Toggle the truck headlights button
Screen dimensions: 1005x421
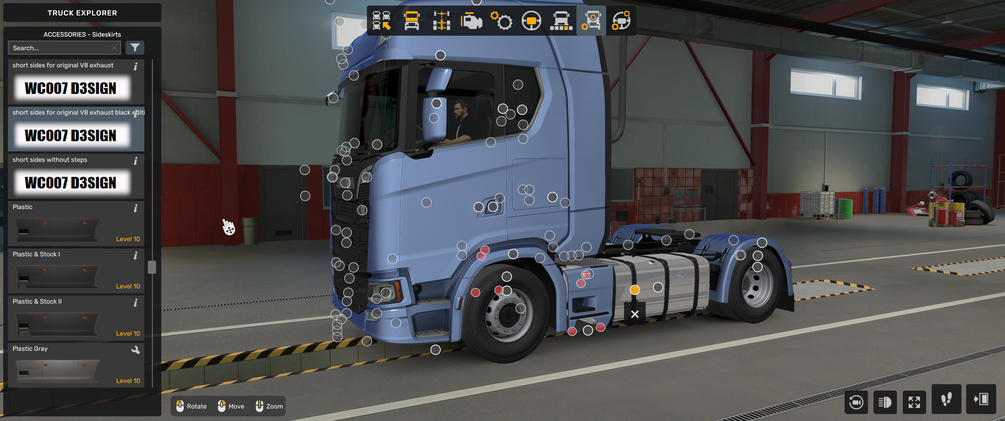point(885,402)
